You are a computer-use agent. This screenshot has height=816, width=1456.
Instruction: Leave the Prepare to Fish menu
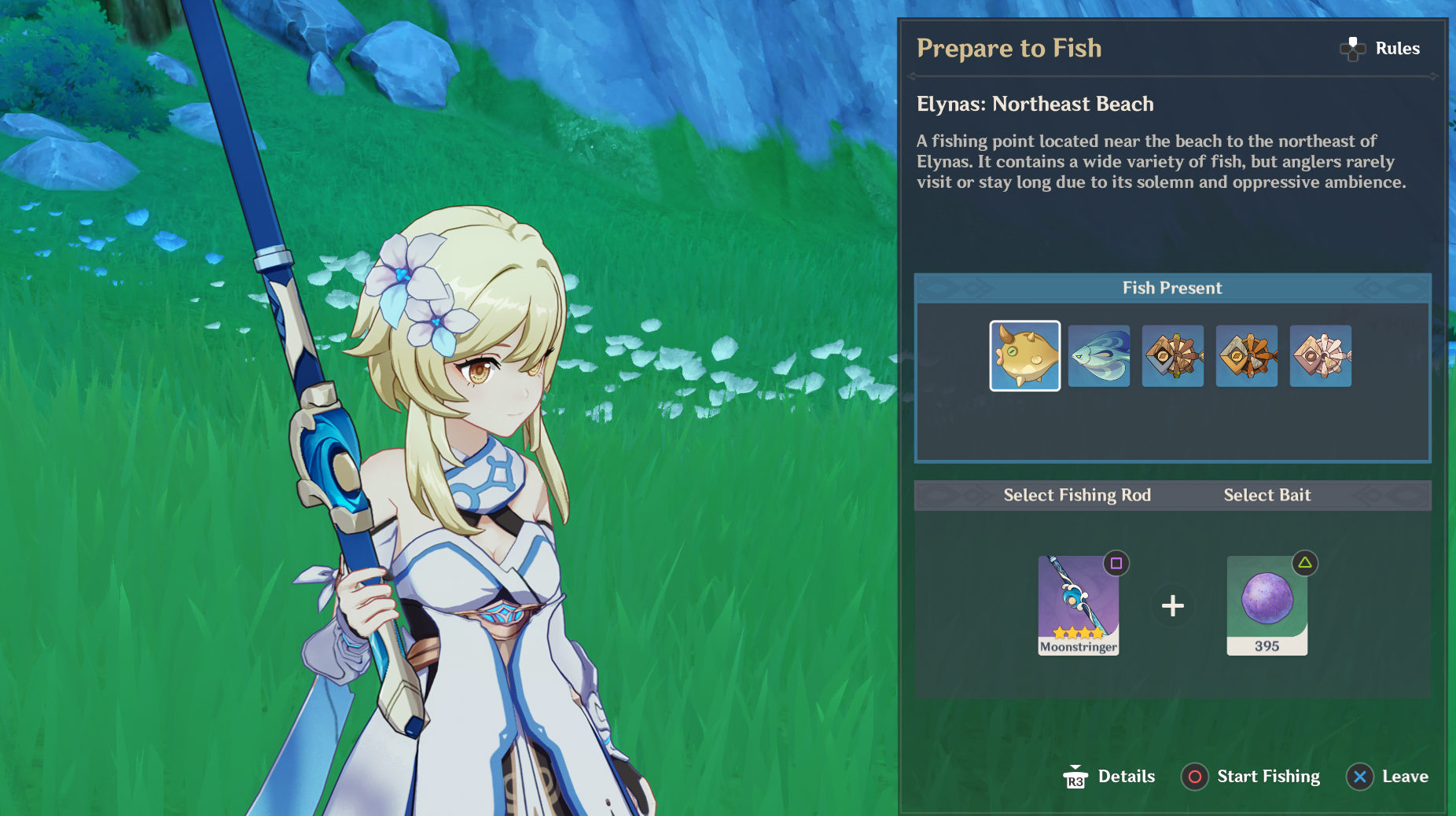pyautogui.click(x=1388, y=777)
